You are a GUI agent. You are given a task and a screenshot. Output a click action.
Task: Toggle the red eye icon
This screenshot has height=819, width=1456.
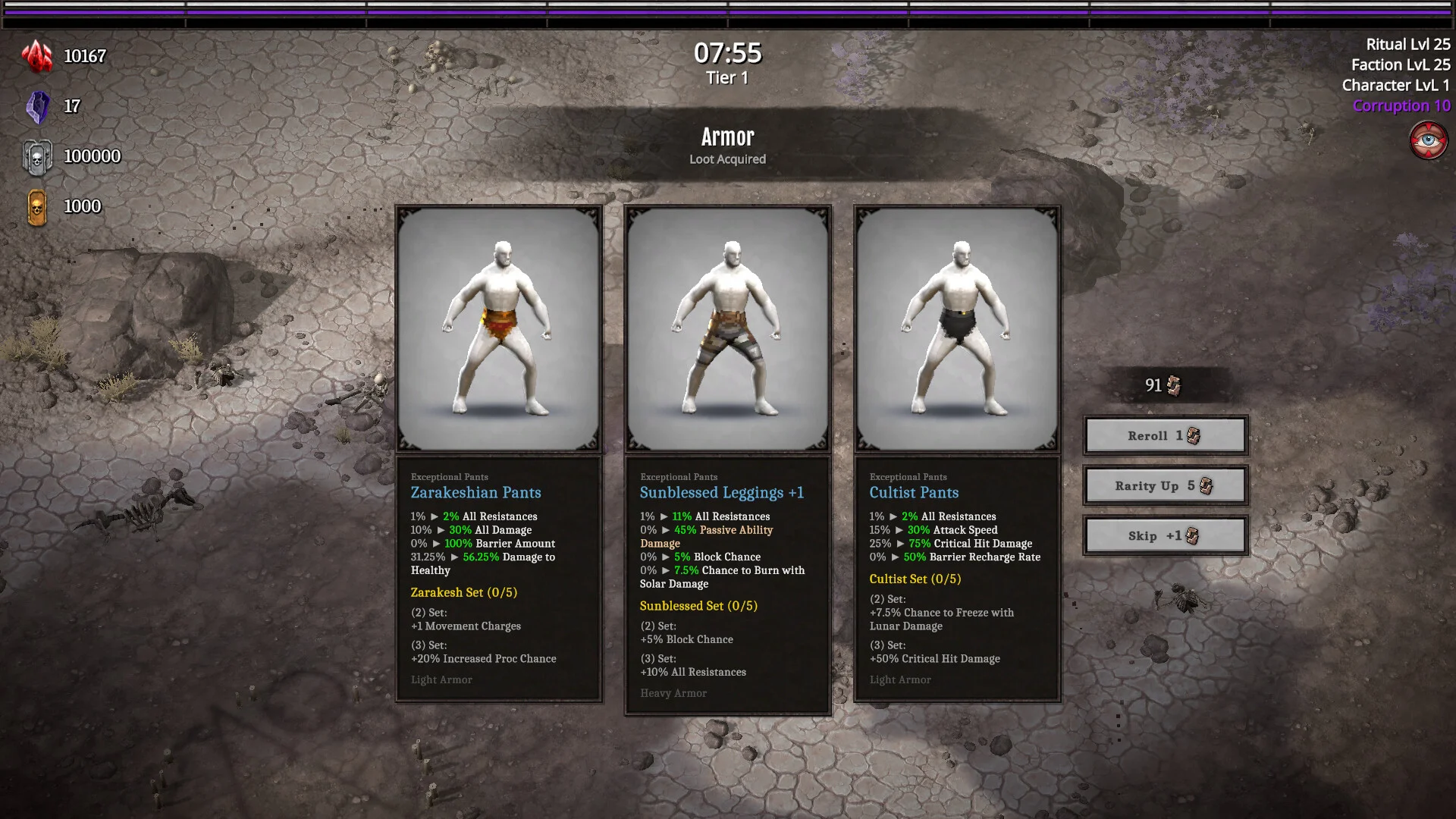(1428, 141)
